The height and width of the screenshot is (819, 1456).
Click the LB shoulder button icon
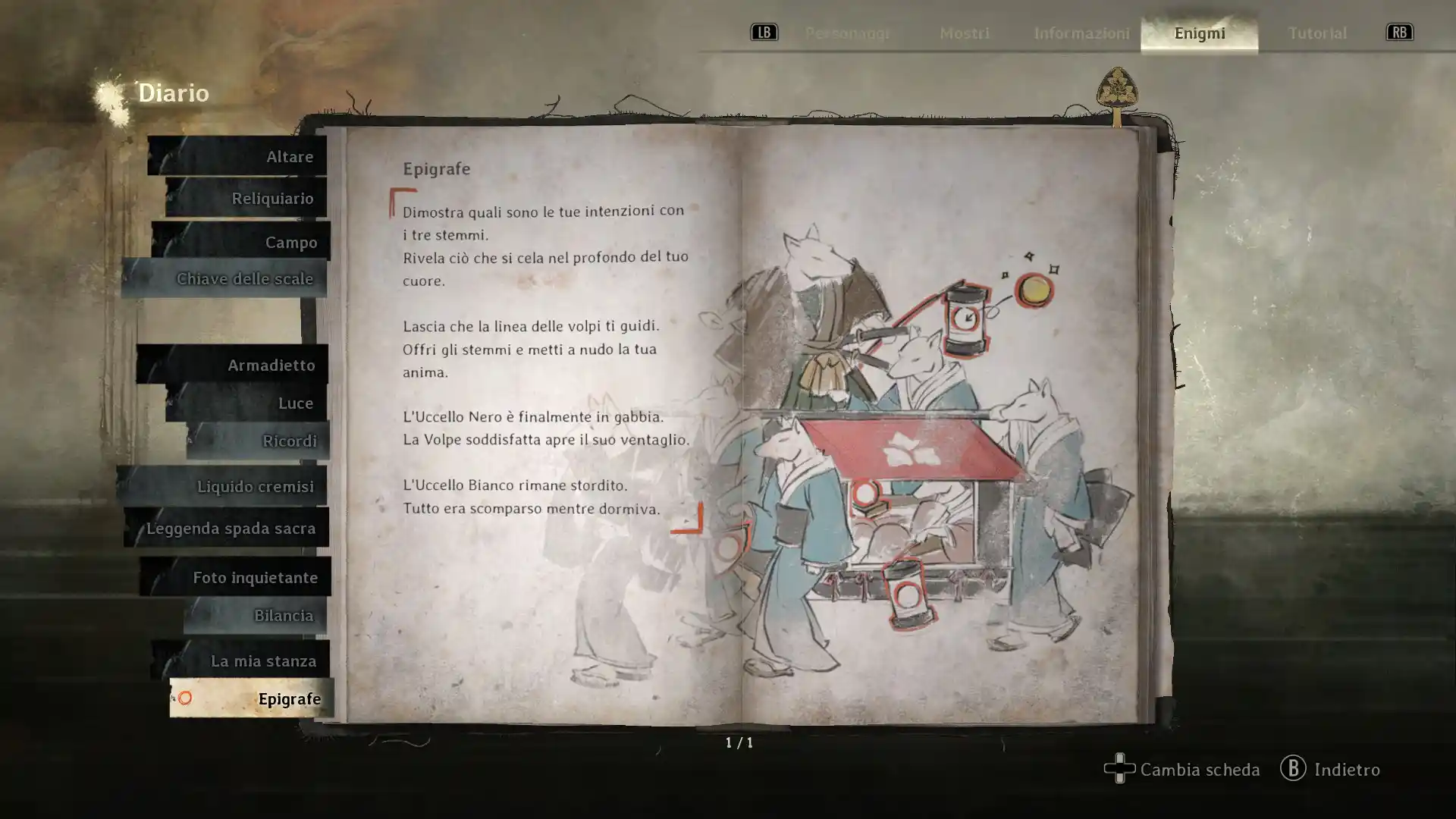[764, 32]
